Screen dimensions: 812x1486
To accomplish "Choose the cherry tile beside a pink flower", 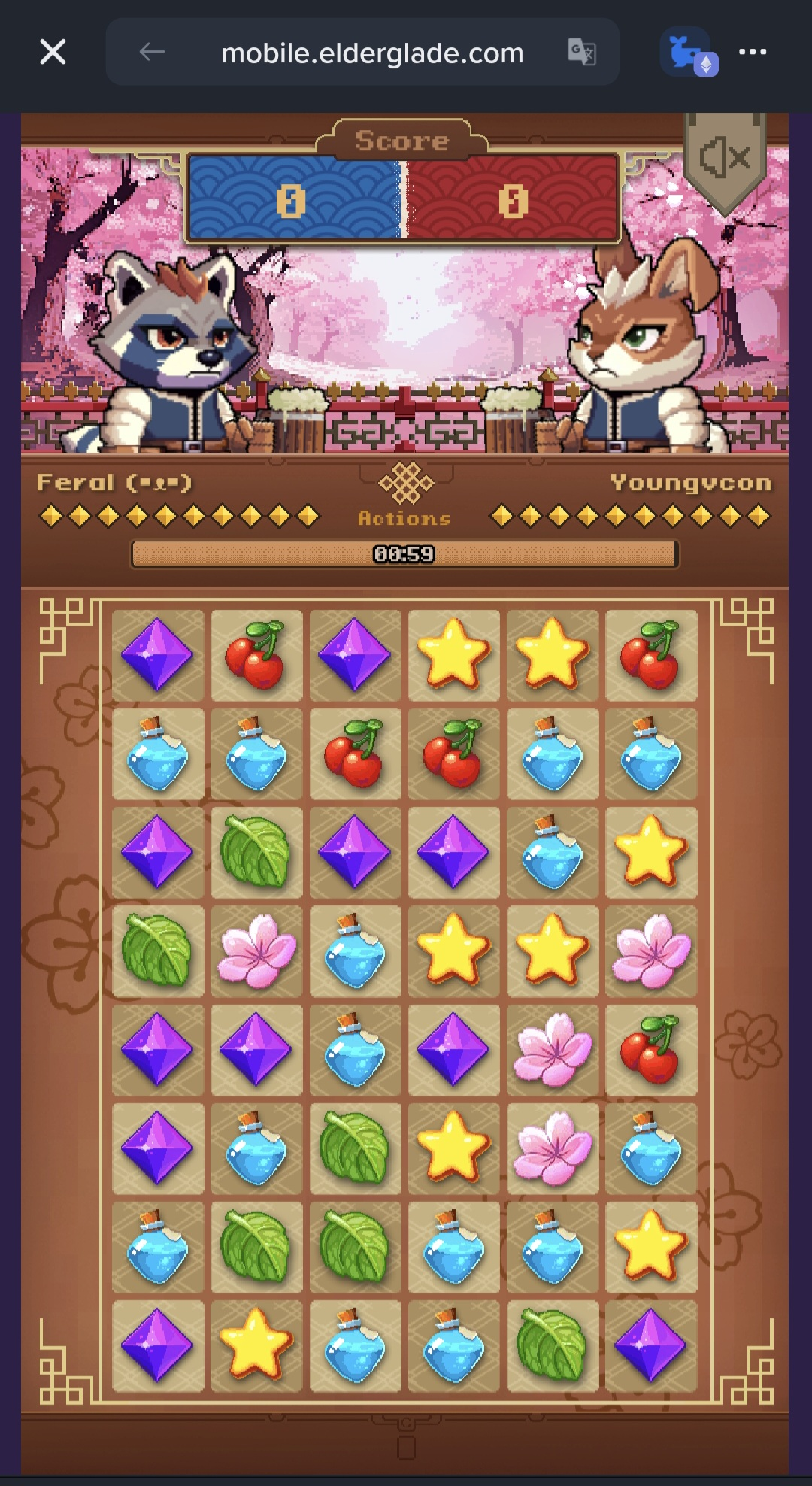I will coord(651,1050).
